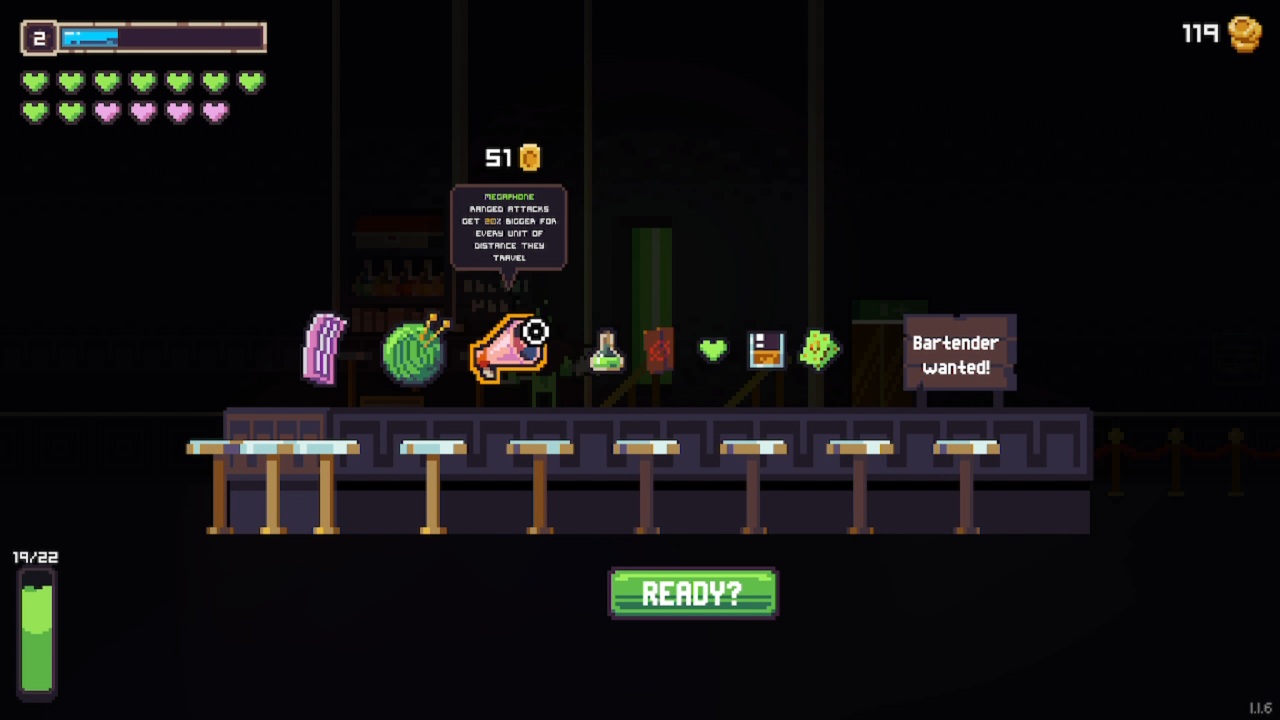Click the first green heart under the level bar
This screenshot has height=720, width=1280.
pyautogui.click(x=32, y=82)
